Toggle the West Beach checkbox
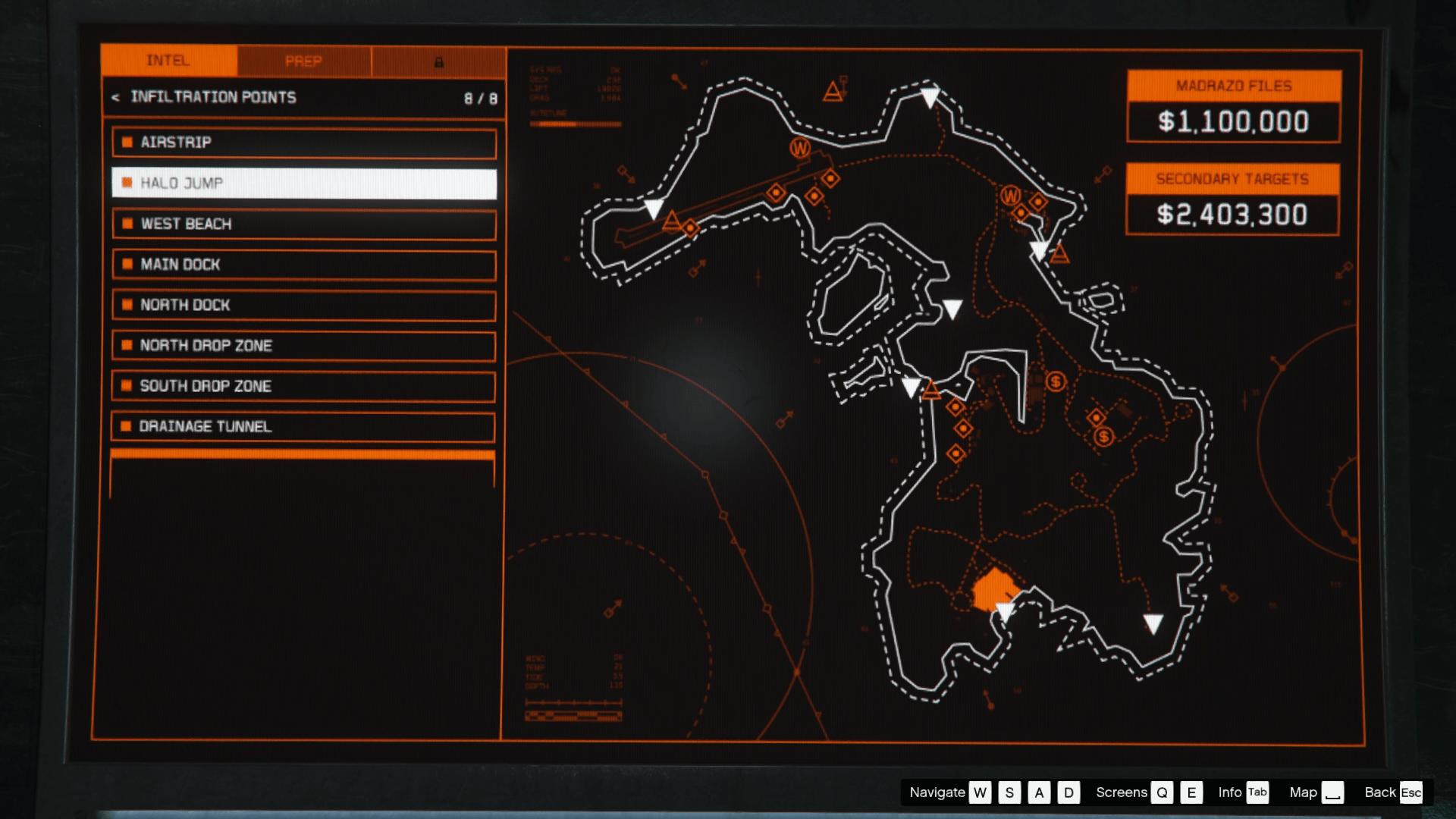Screen dimensions: 1456x819 tap(126, 224)
